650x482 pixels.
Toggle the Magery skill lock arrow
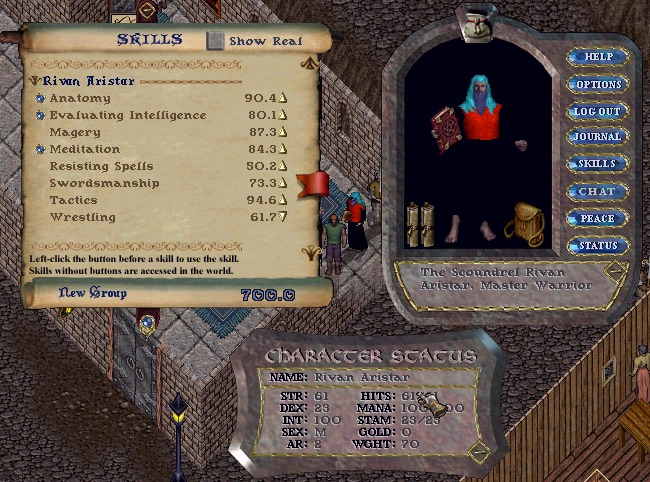(283, 133)
